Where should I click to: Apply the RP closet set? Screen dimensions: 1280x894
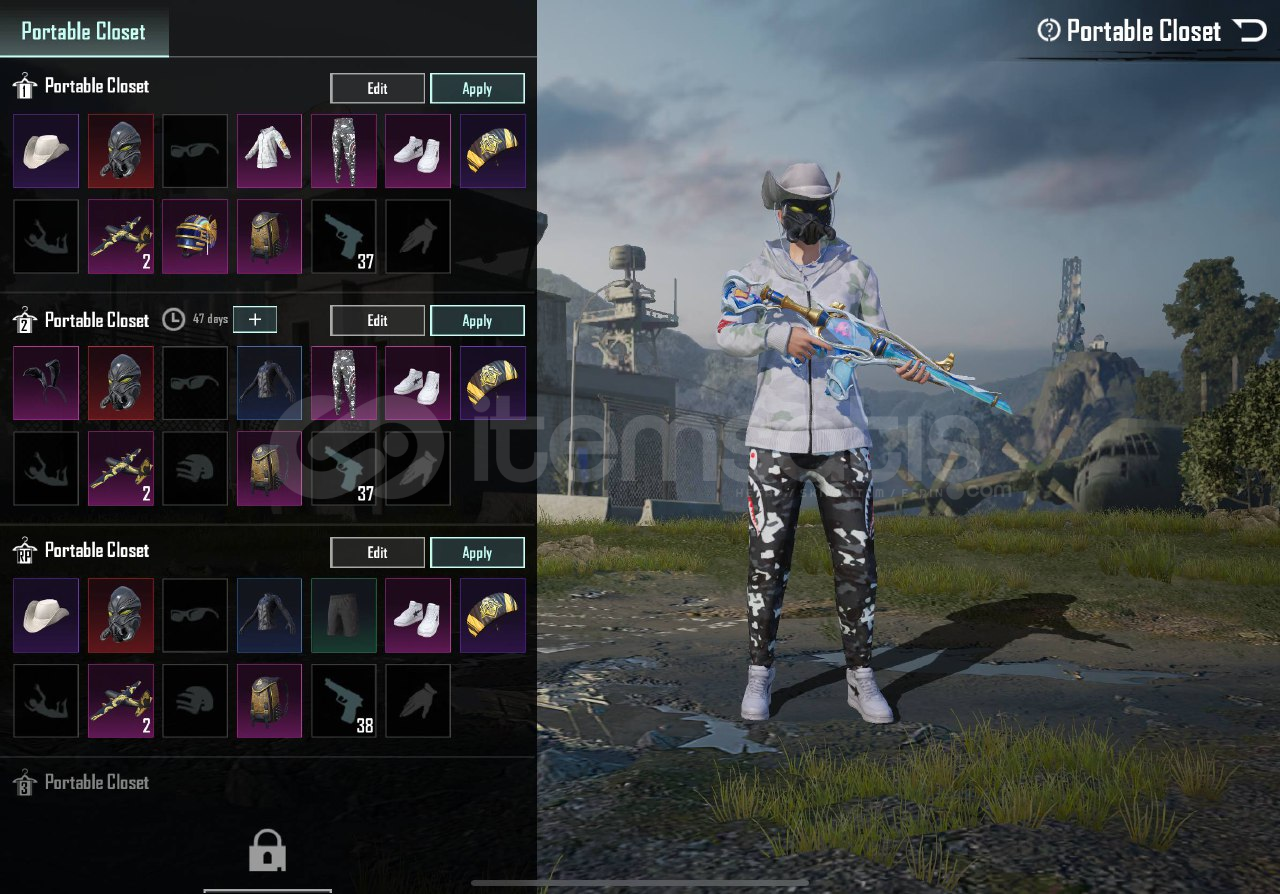477,552
